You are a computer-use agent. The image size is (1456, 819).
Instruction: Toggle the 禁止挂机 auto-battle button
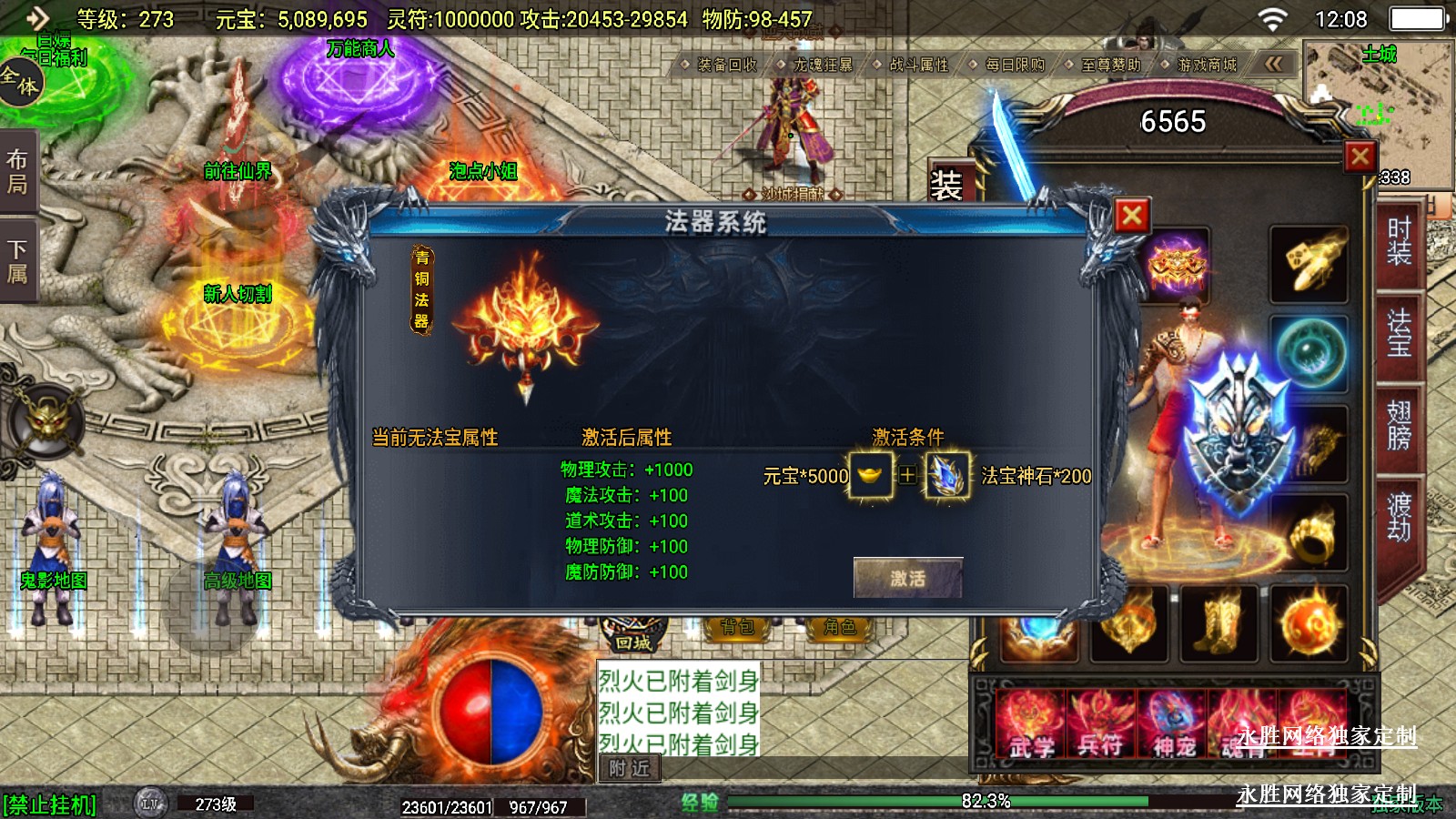click(49, 805)
